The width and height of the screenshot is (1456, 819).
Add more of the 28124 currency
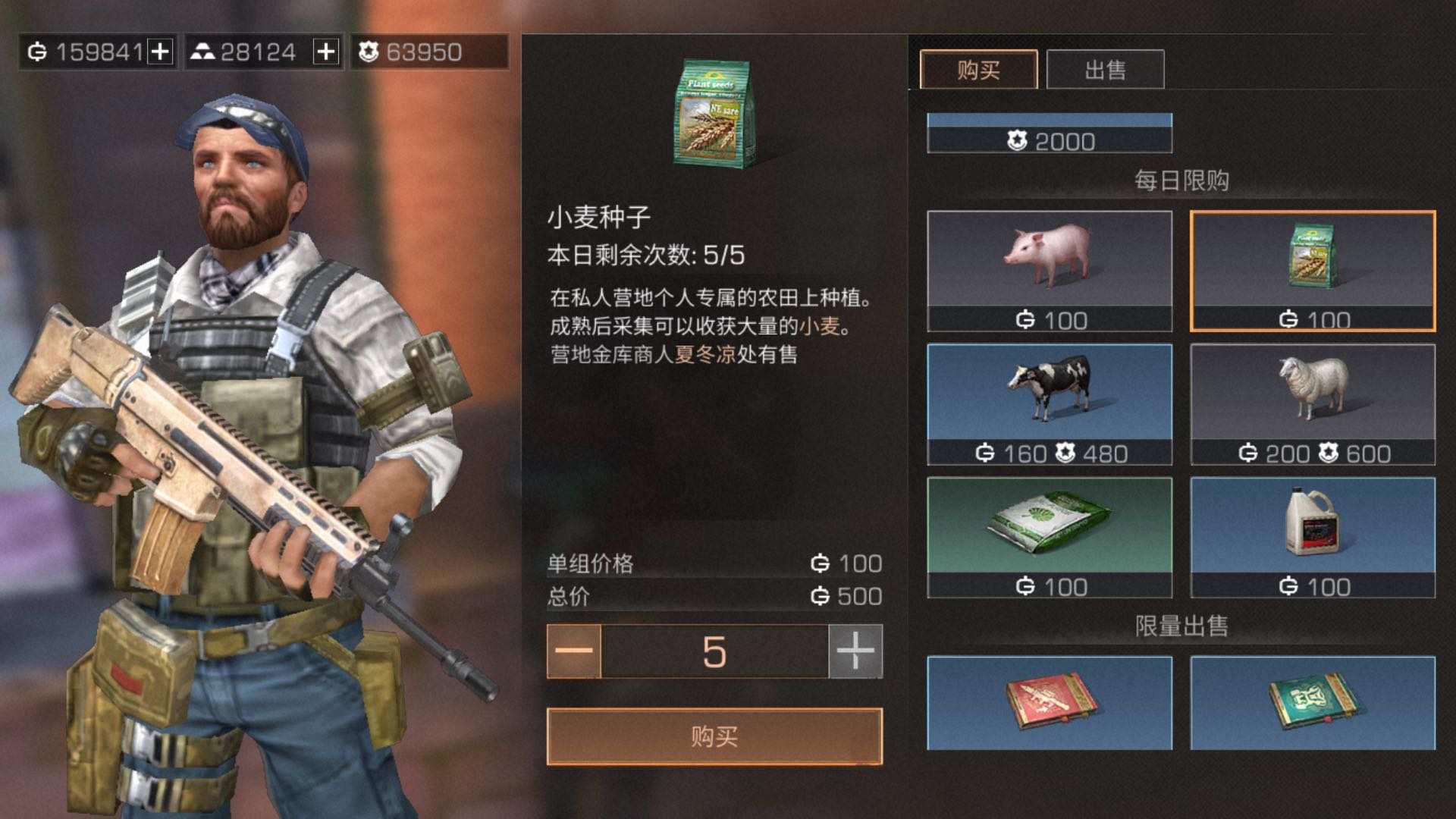tap(326, 52)
